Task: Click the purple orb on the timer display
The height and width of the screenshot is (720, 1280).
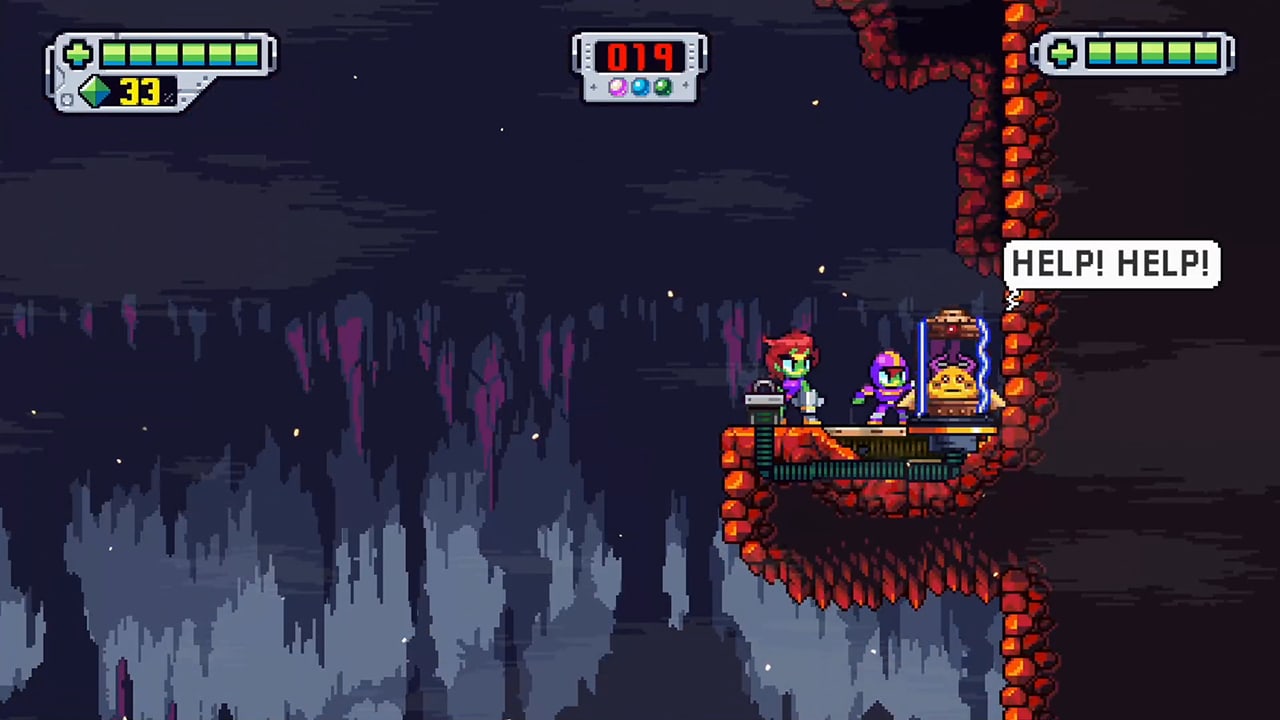Action: pyautogui.click(x=618, y=86)
